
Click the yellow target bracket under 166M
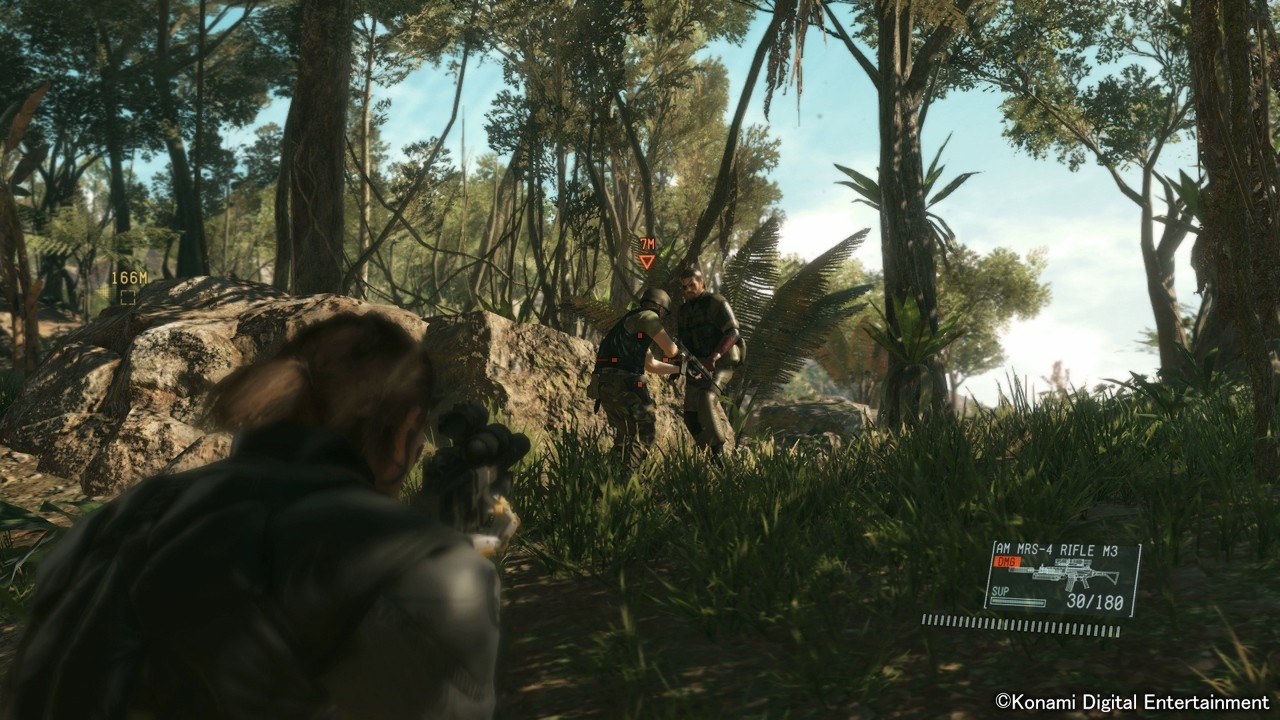pyautogui.click(x=128, y=297)
